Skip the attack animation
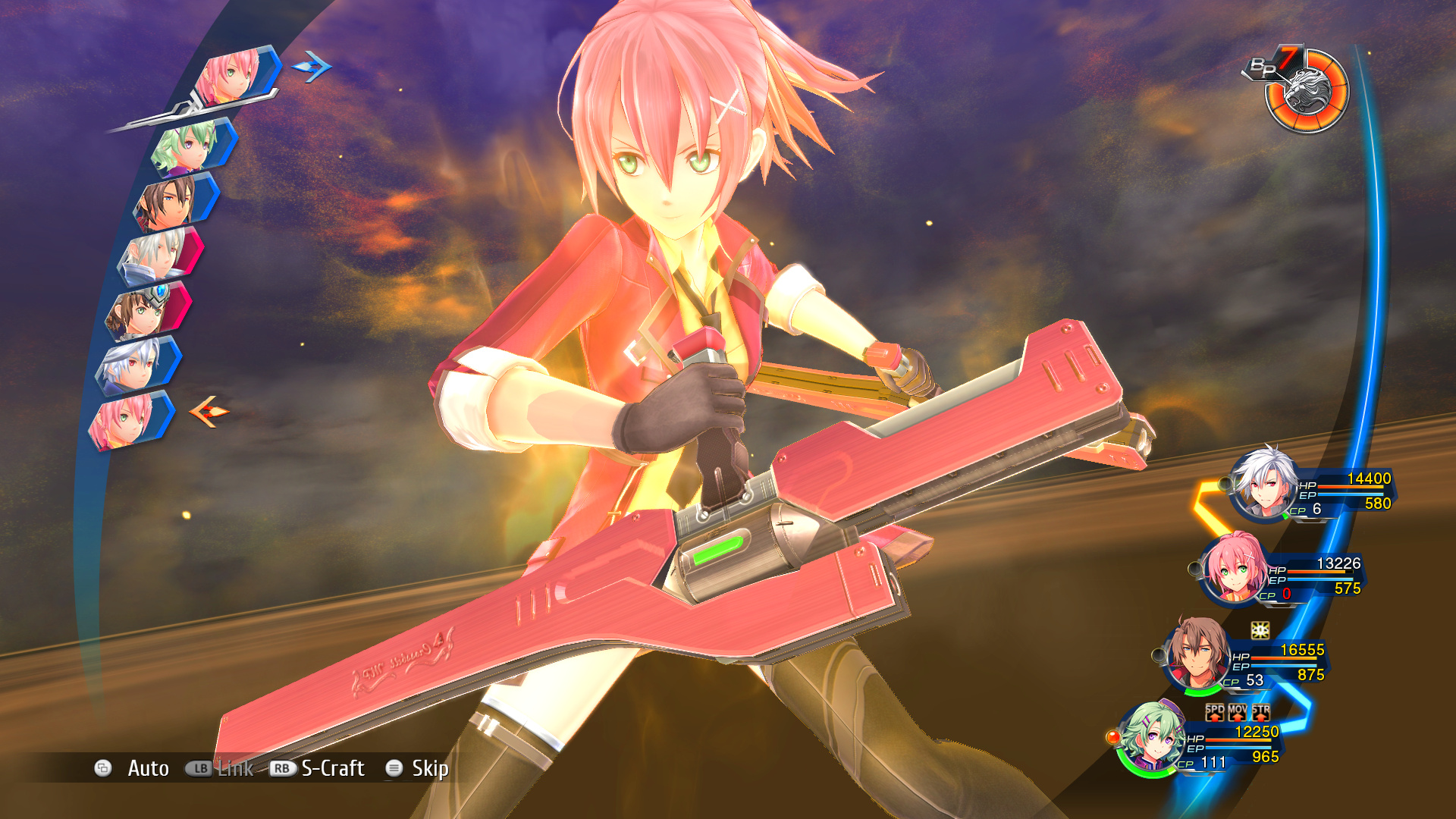This screenshot has width=1456, height=819. pyautogui.click(x=429, y=768)
